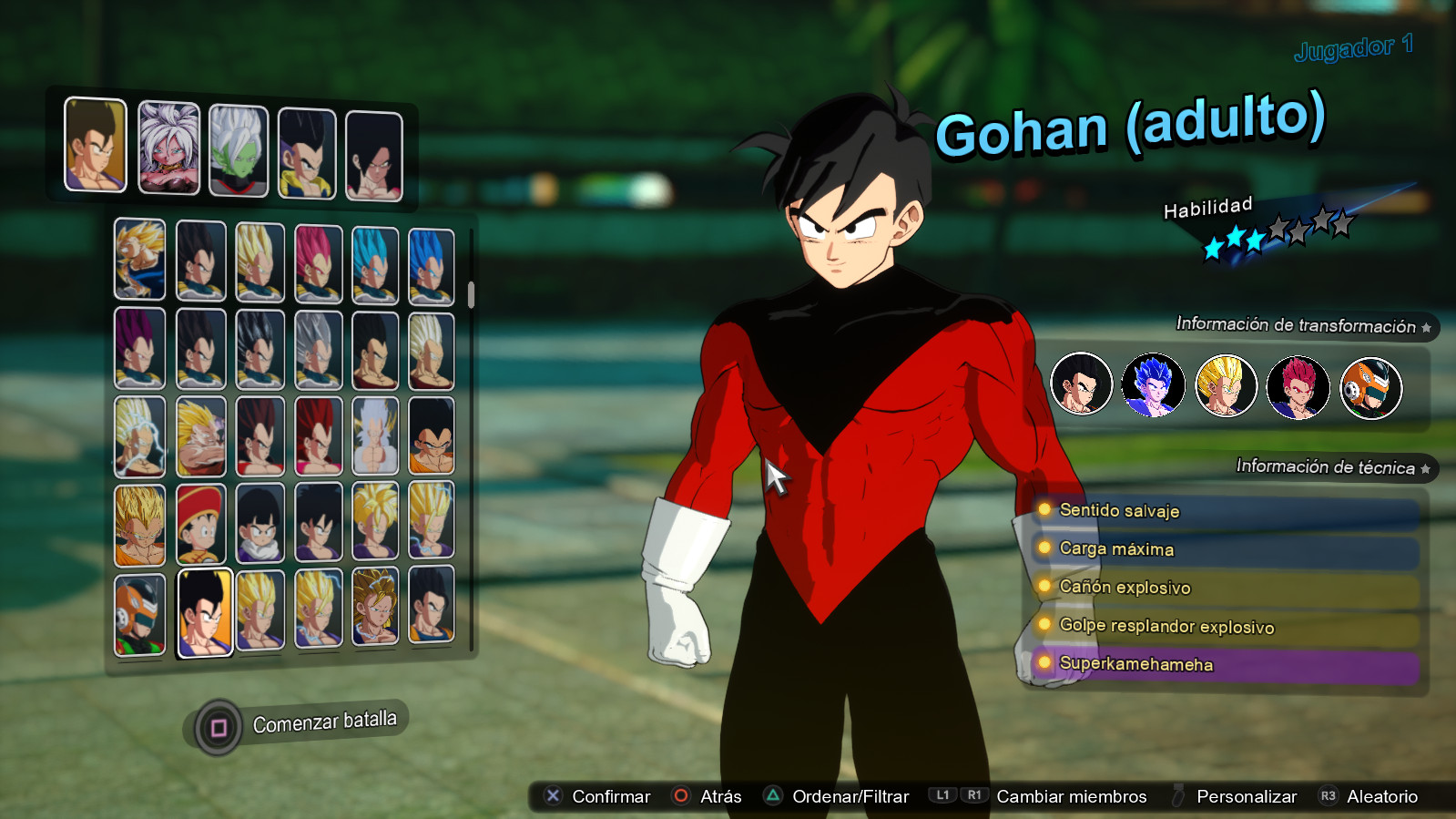Open the Sentido salvaje technique entry

coord(1226,512)
